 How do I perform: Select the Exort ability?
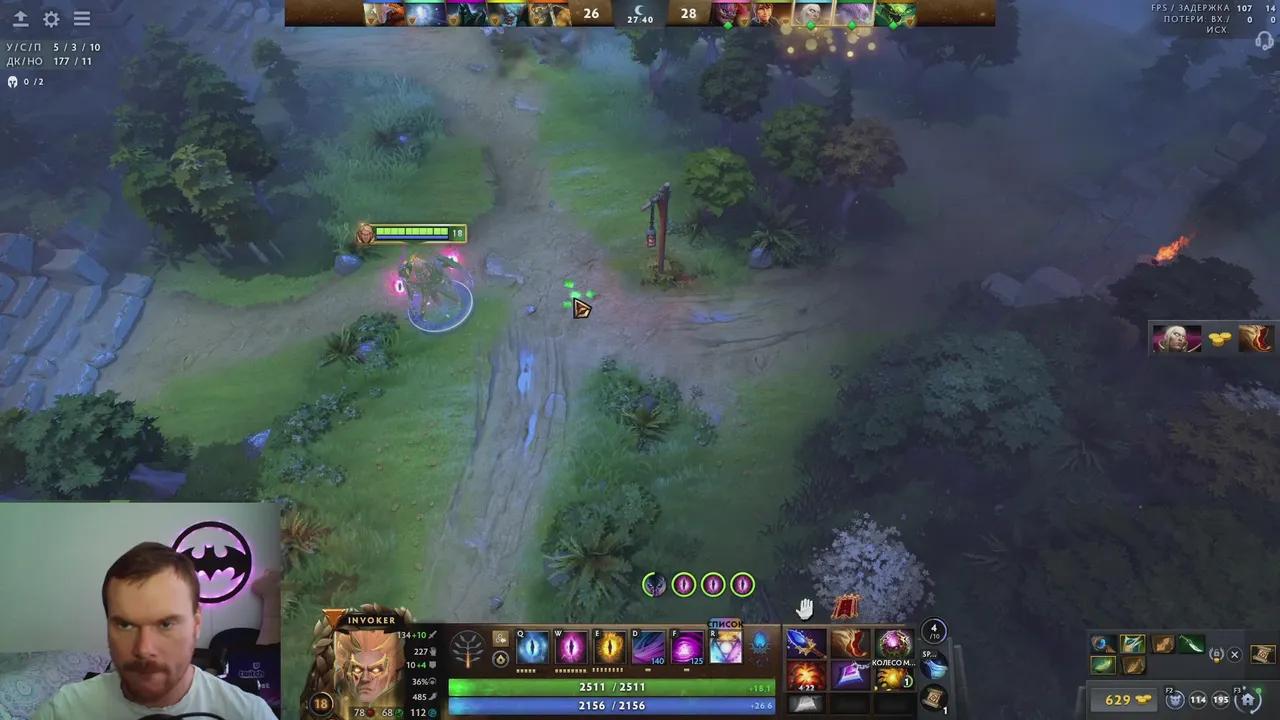coord(610,647)
